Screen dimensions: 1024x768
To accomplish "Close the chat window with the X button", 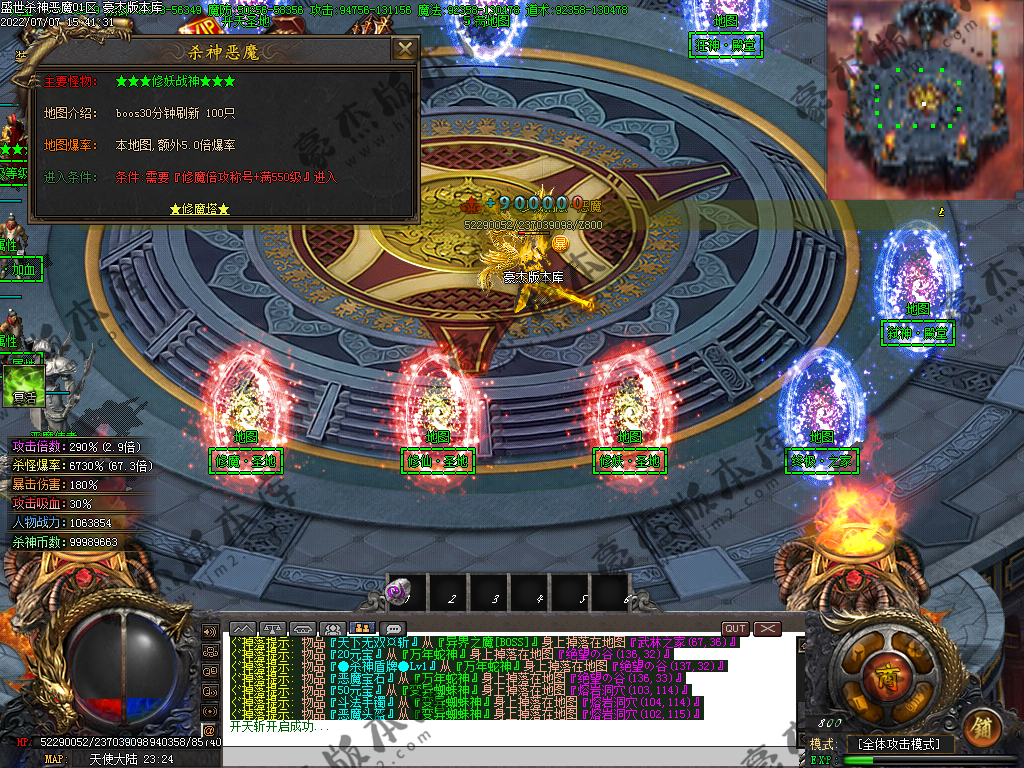I will click(767, 628).
